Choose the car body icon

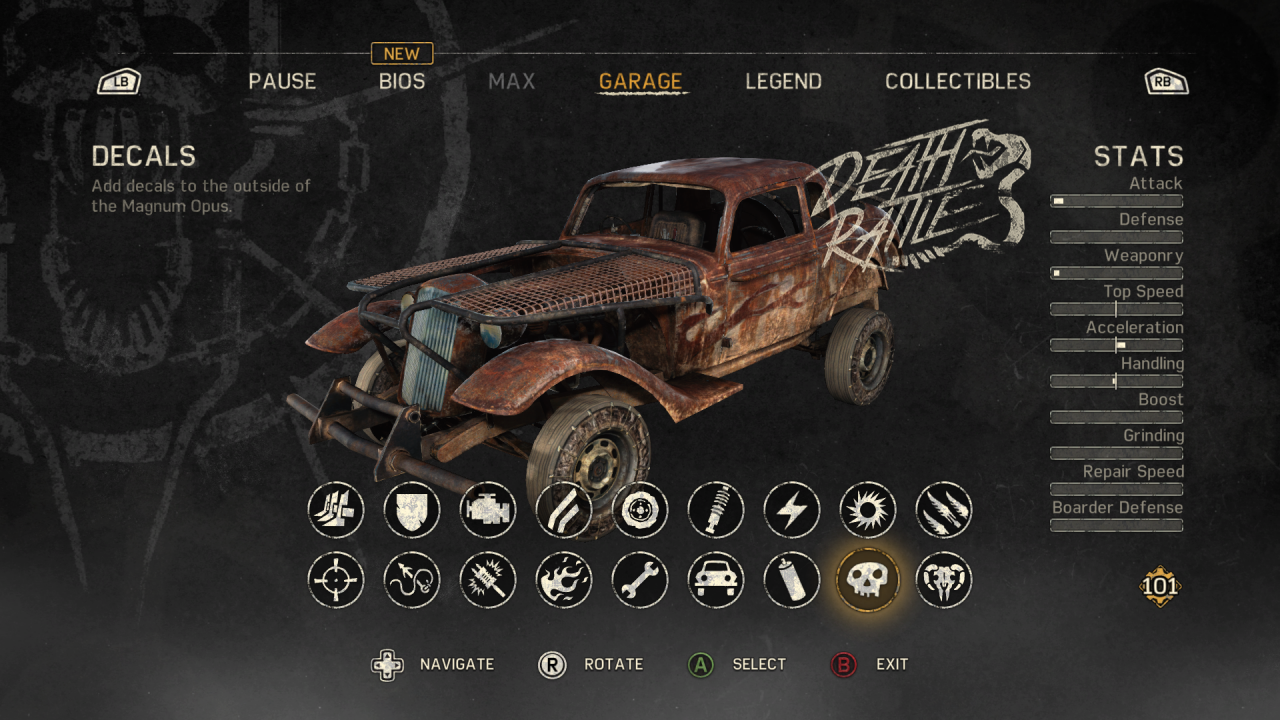[716, 580]
